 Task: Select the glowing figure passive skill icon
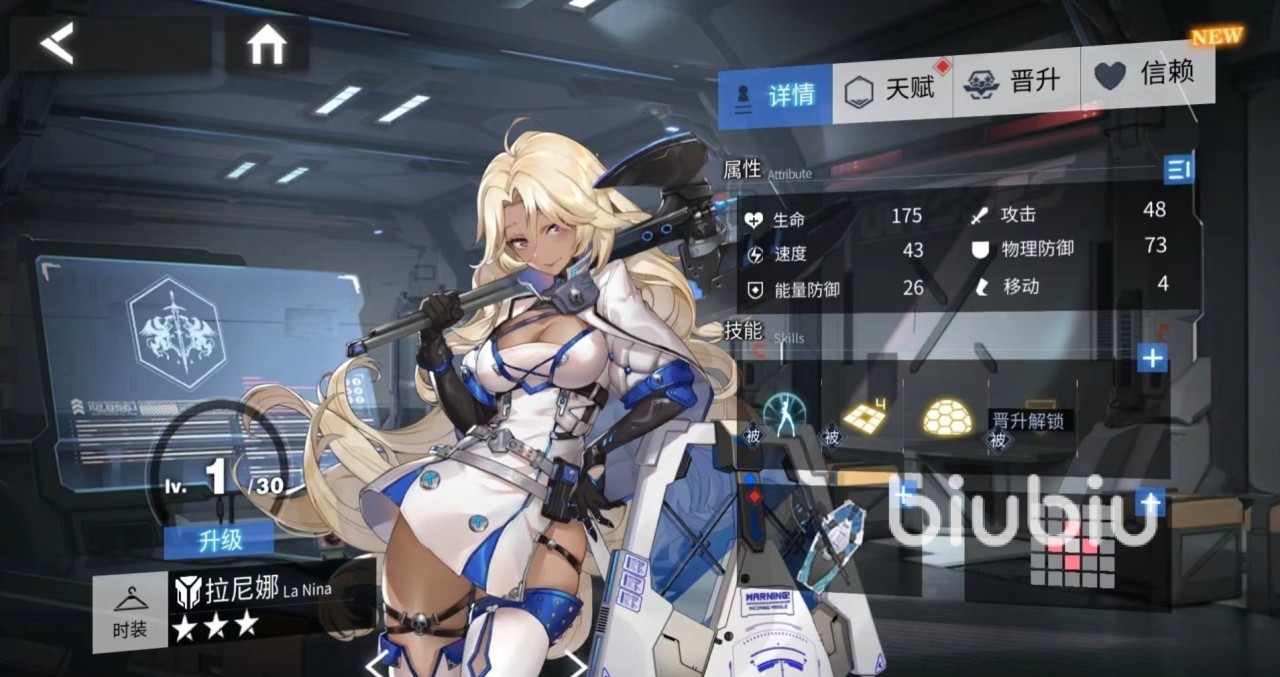[783, 414]
